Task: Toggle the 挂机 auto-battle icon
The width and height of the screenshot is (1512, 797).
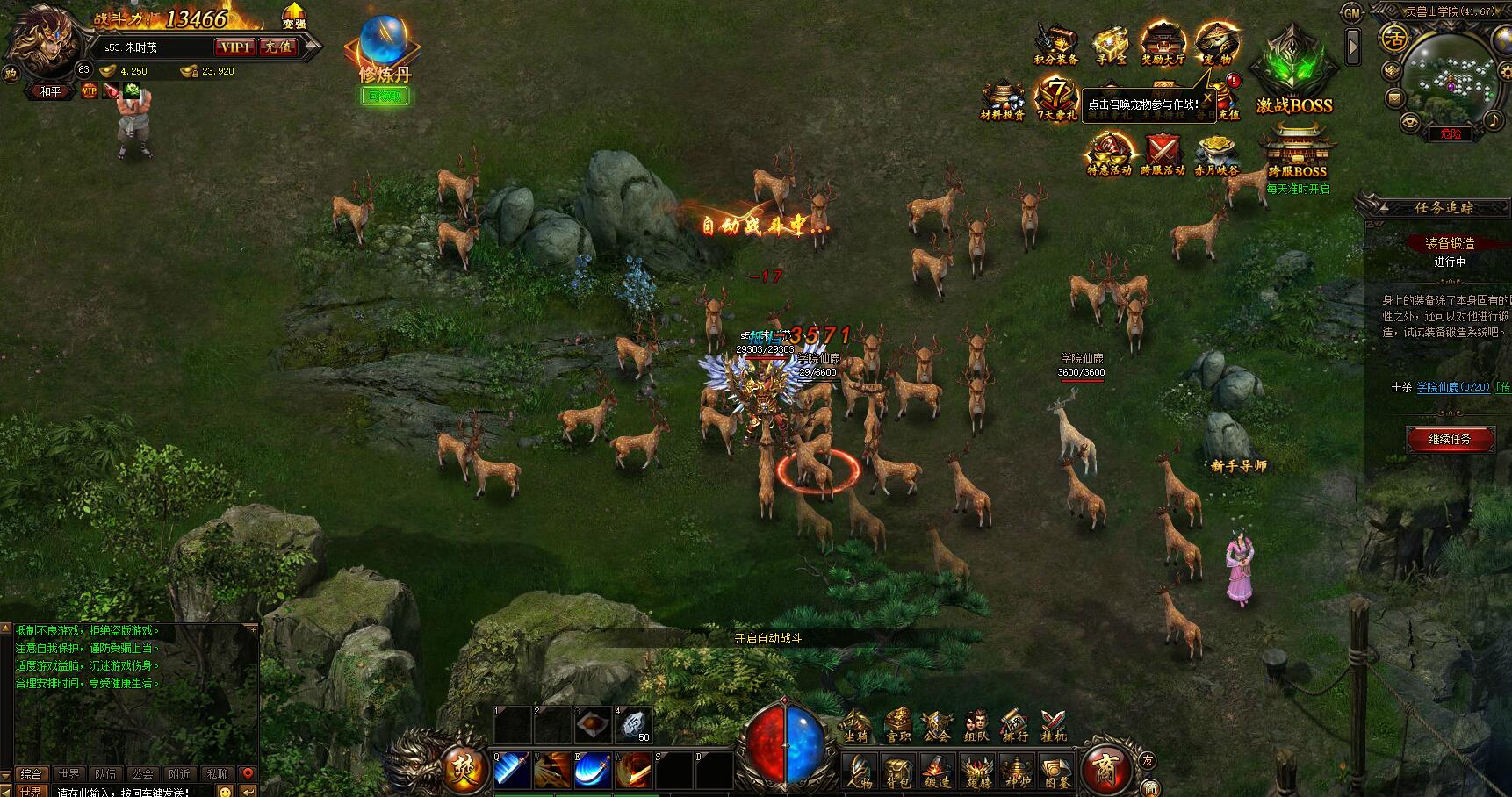Action: pyautogui.click(x=1053, y=726)
